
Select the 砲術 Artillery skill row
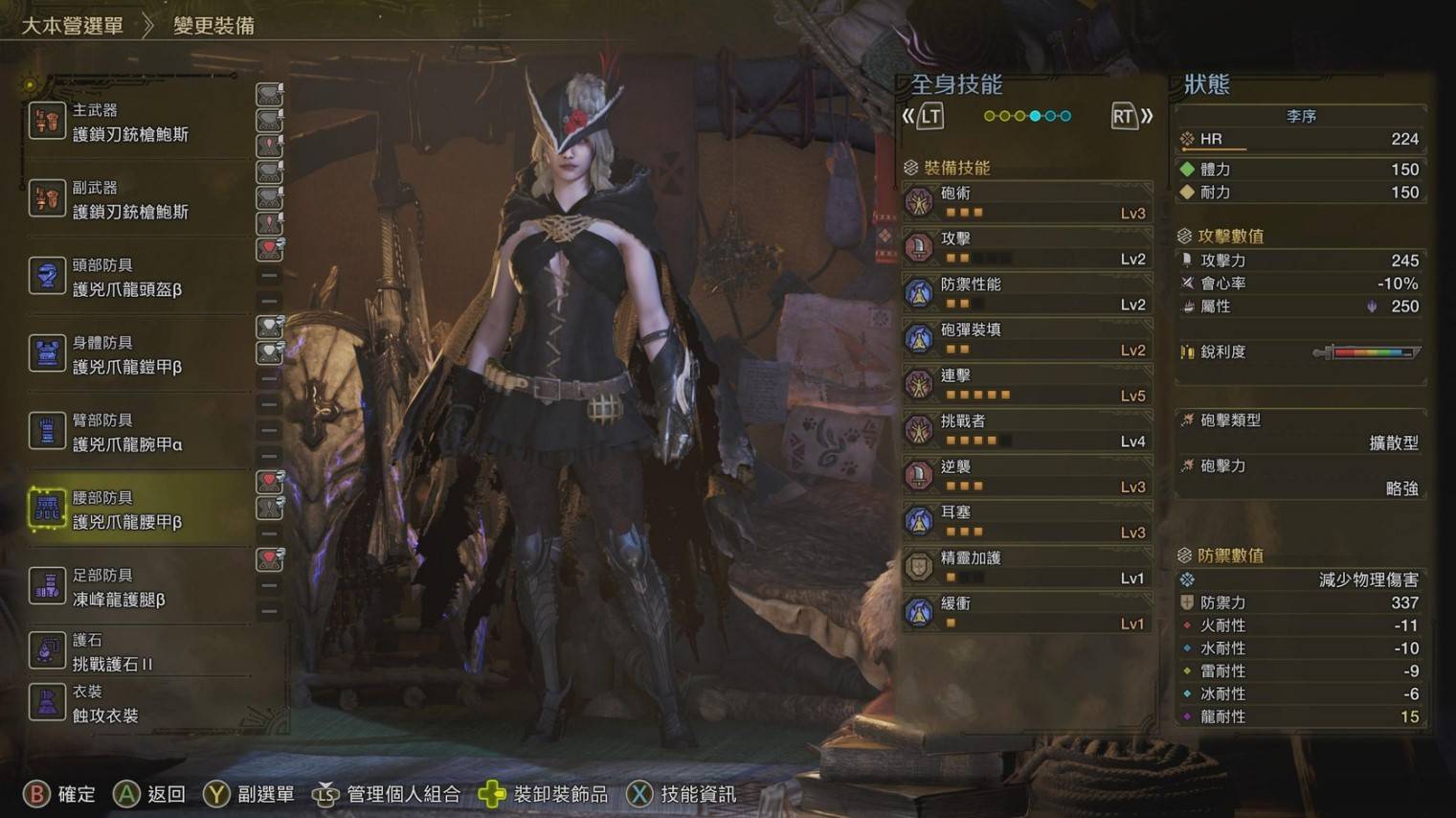click(x=1026, y=203)
